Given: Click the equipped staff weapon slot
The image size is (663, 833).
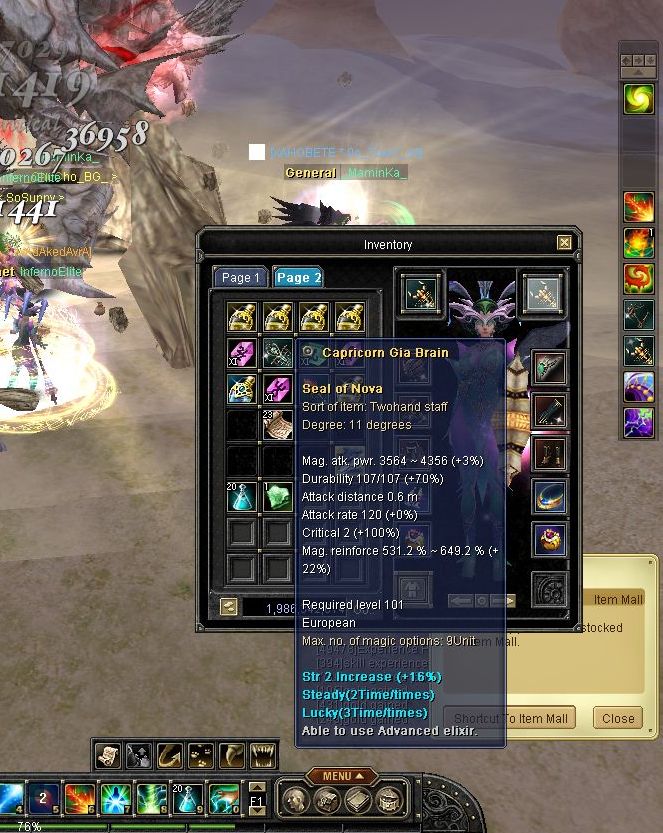Looking at the screenshot, I should coord(421,293).
